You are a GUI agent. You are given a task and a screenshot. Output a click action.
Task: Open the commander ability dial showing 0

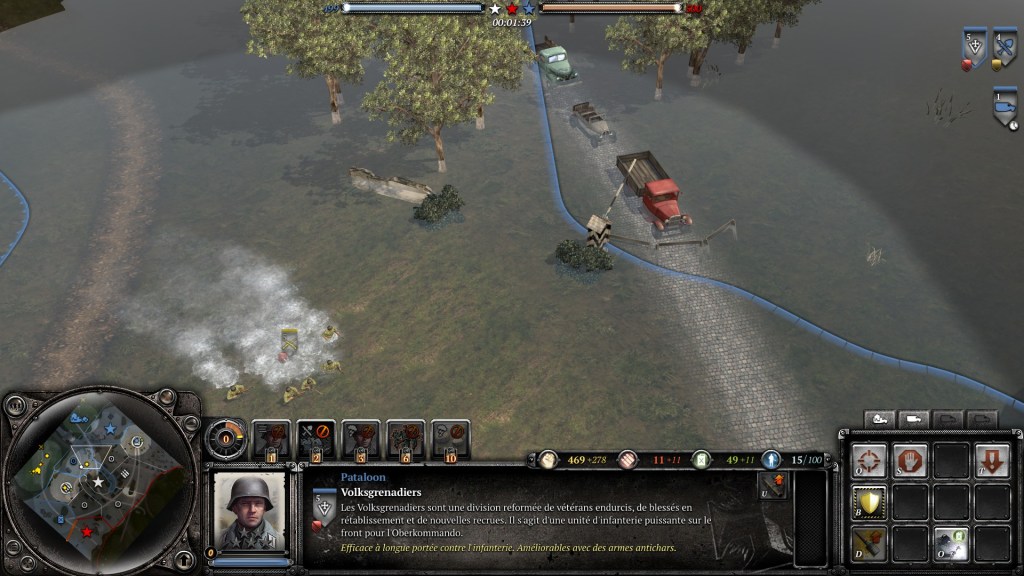(227, 438)
